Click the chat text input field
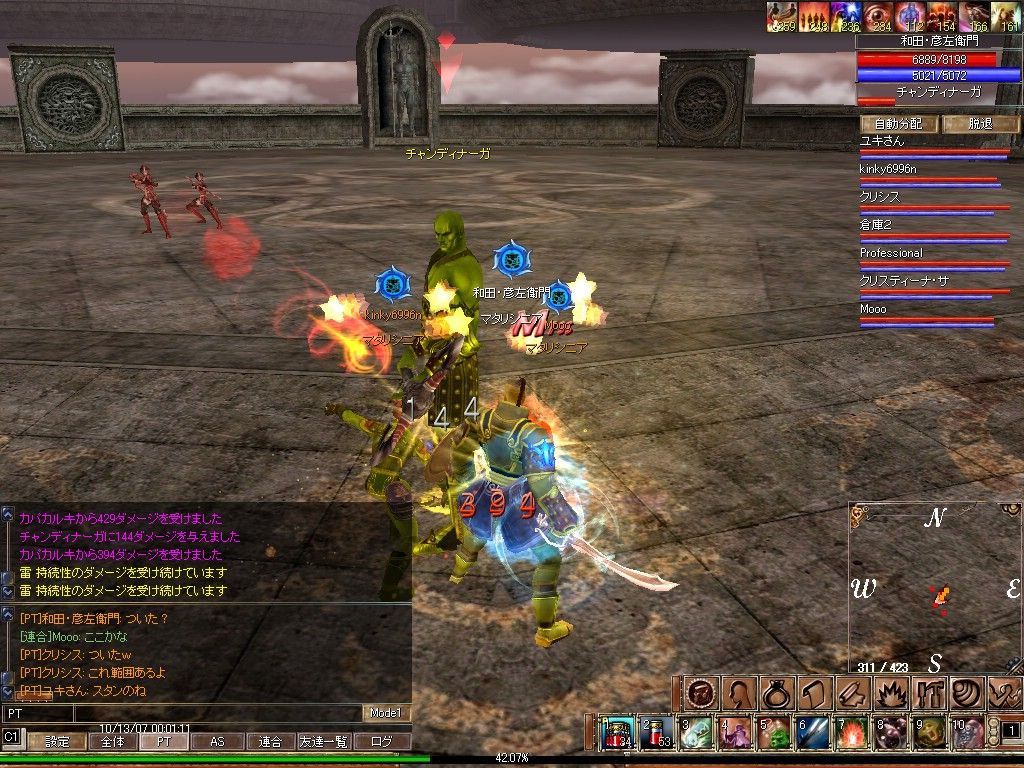The image size is (1024, 768). click(180, 713)
